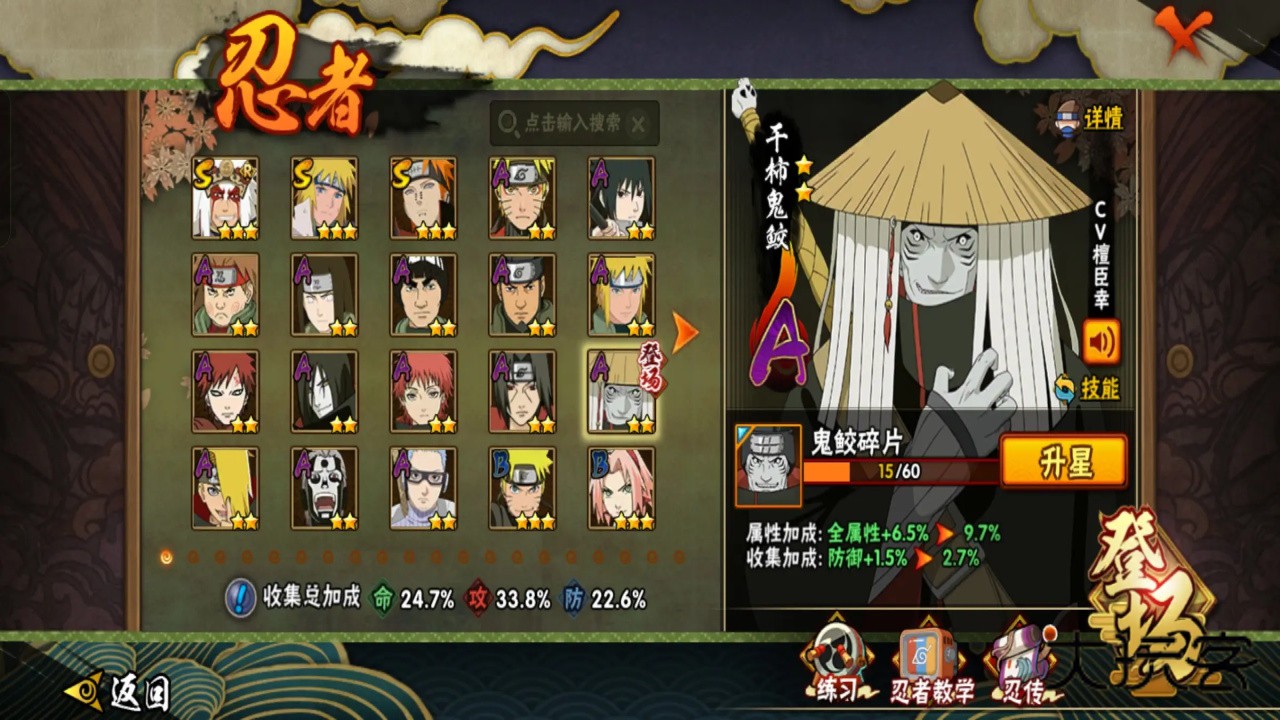1280x720 pixels.
Task: Pick the skull-masked Hidan ninja portrait
Action: (x=324, y=488)
